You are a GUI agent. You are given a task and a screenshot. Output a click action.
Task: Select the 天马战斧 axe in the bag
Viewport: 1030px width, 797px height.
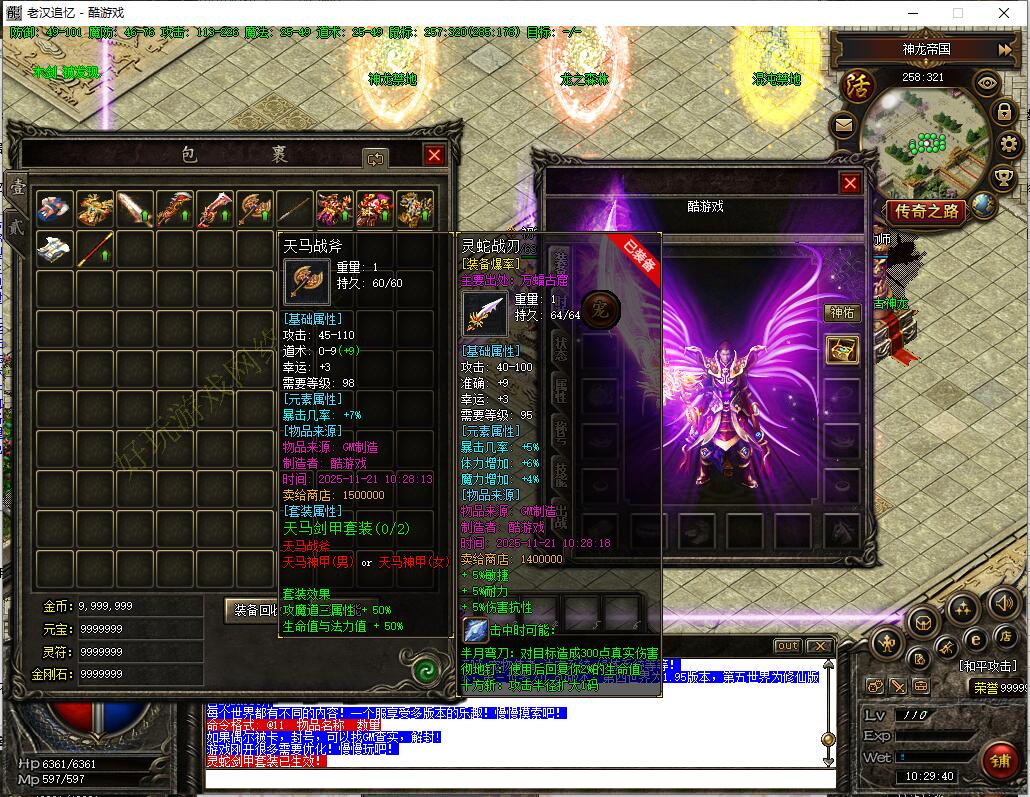[x=255, y=209]
